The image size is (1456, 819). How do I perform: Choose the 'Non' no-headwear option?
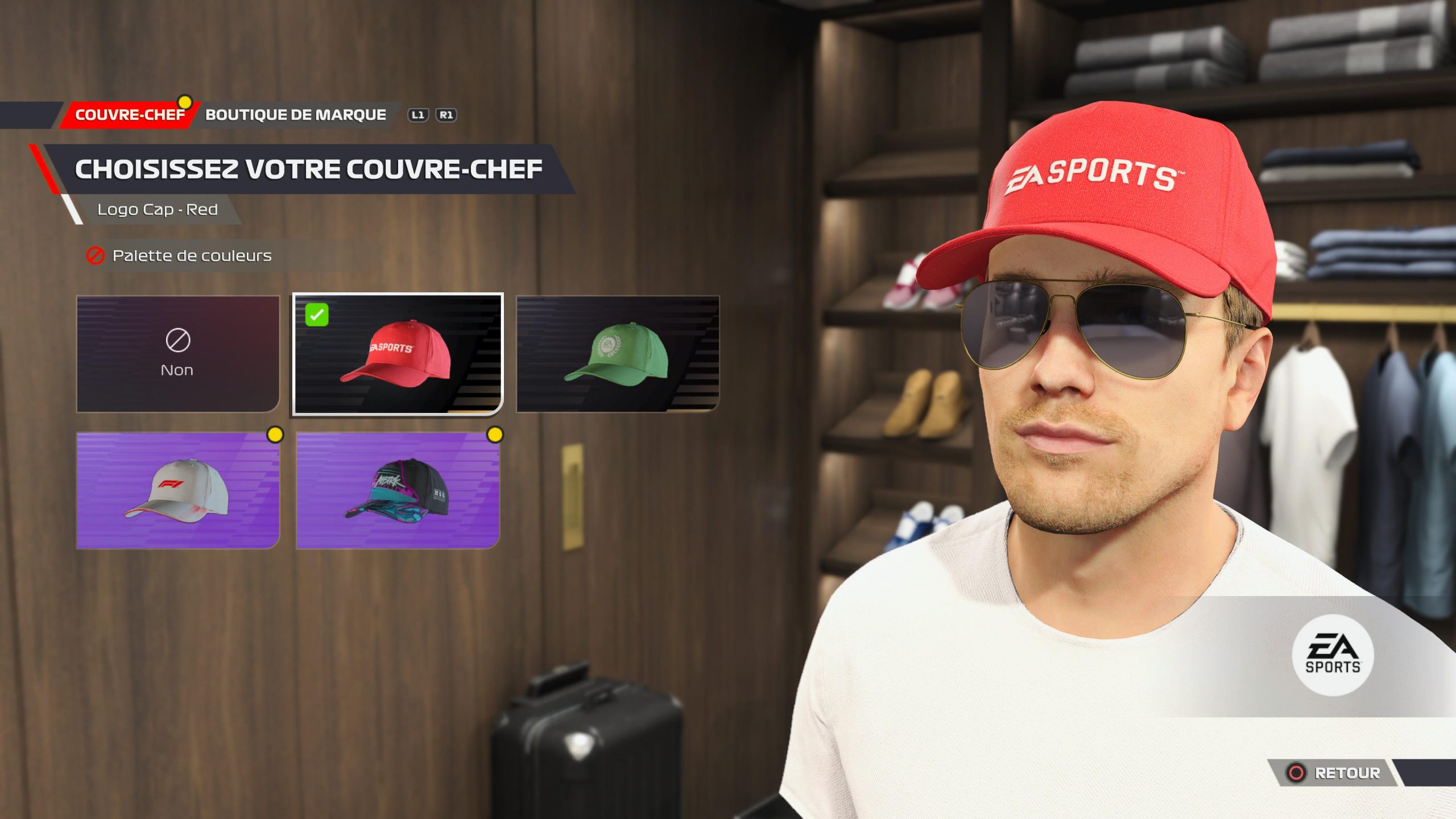point(178,354)
